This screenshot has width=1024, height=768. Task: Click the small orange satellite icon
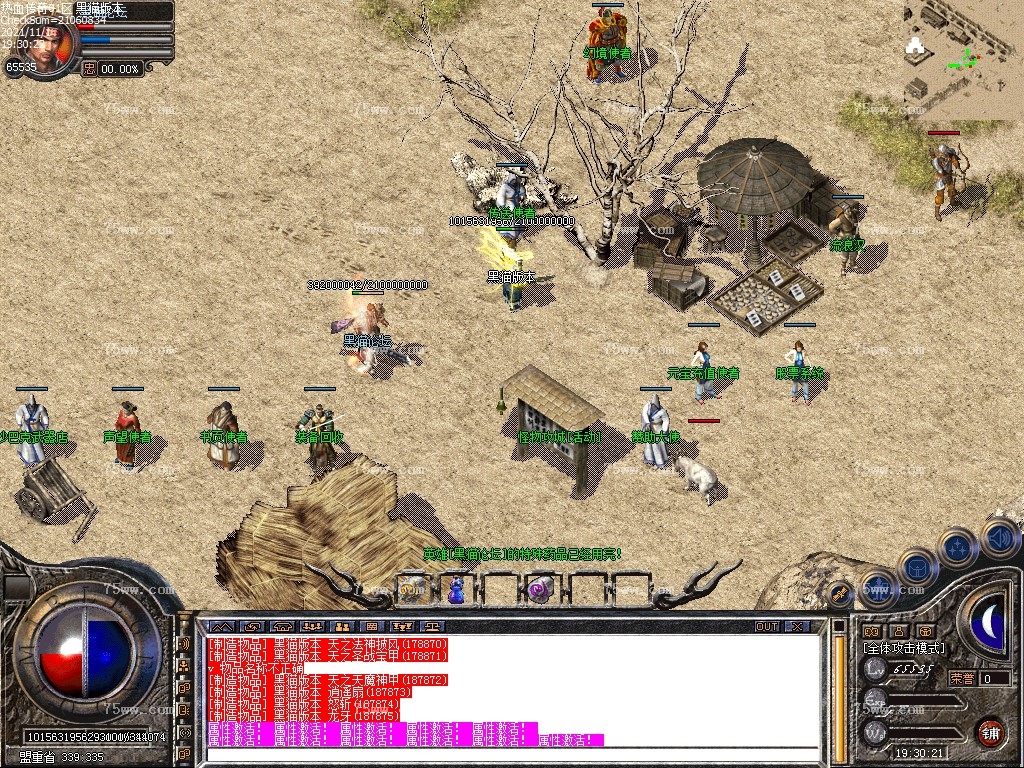pos(840,595)
